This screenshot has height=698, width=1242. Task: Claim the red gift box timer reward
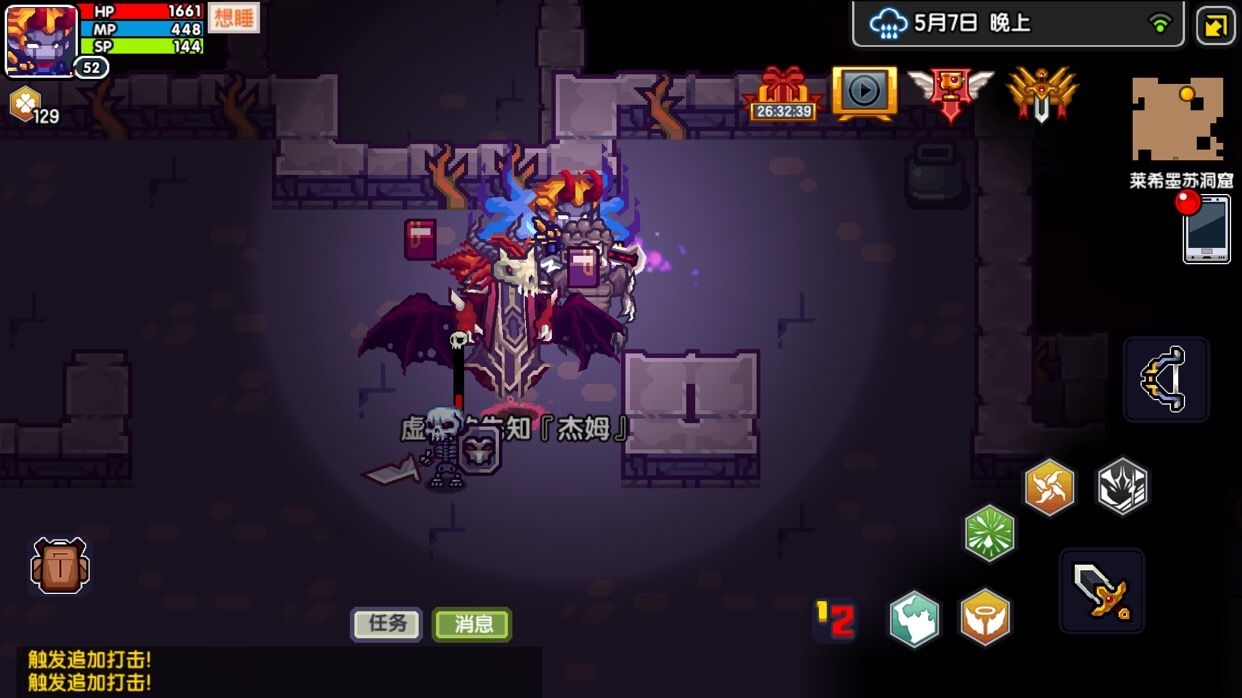click(x=783, y=93)
